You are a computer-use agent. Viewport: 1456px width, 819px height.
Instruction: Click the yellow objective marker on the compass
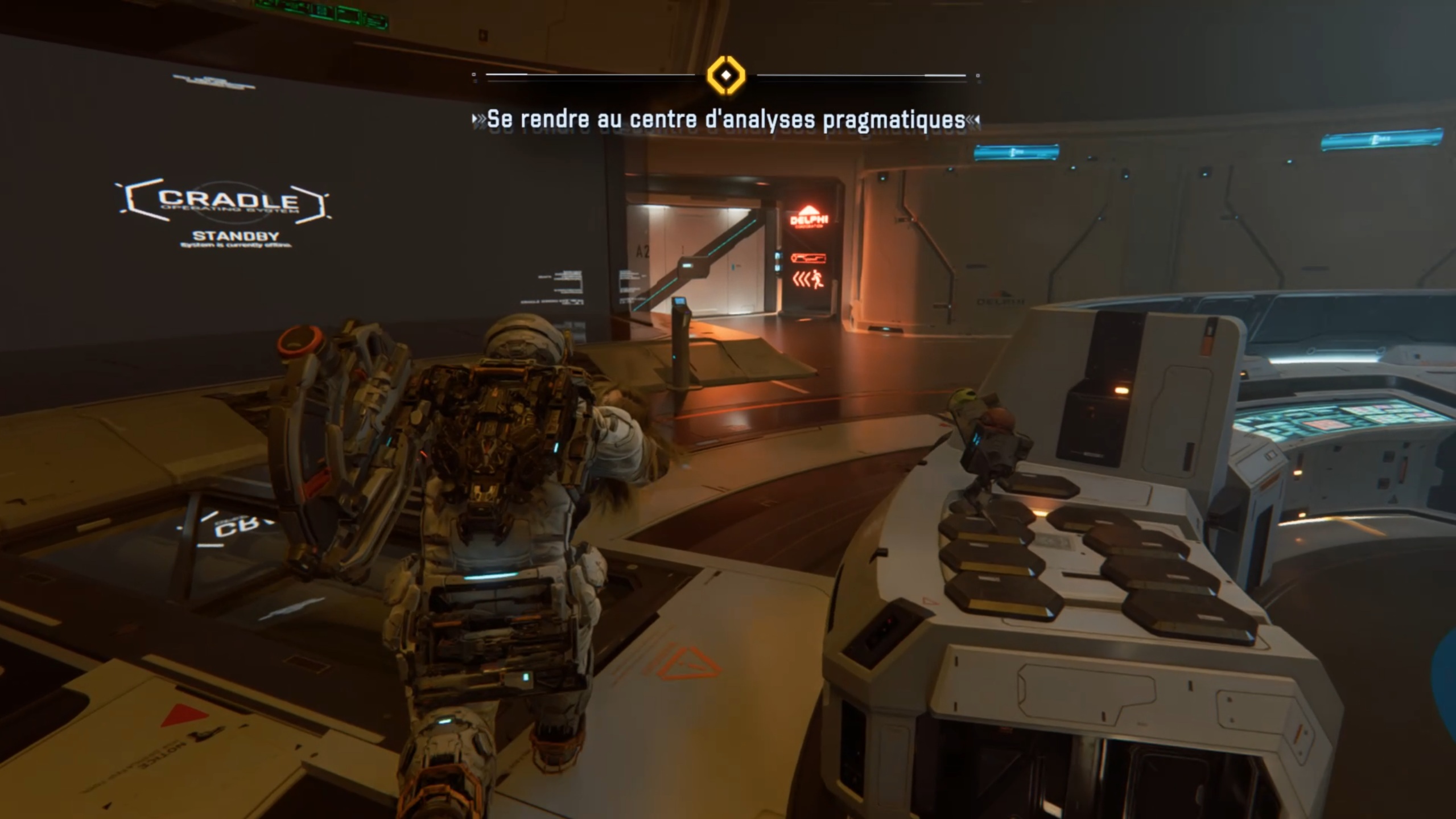coord(725,75)
